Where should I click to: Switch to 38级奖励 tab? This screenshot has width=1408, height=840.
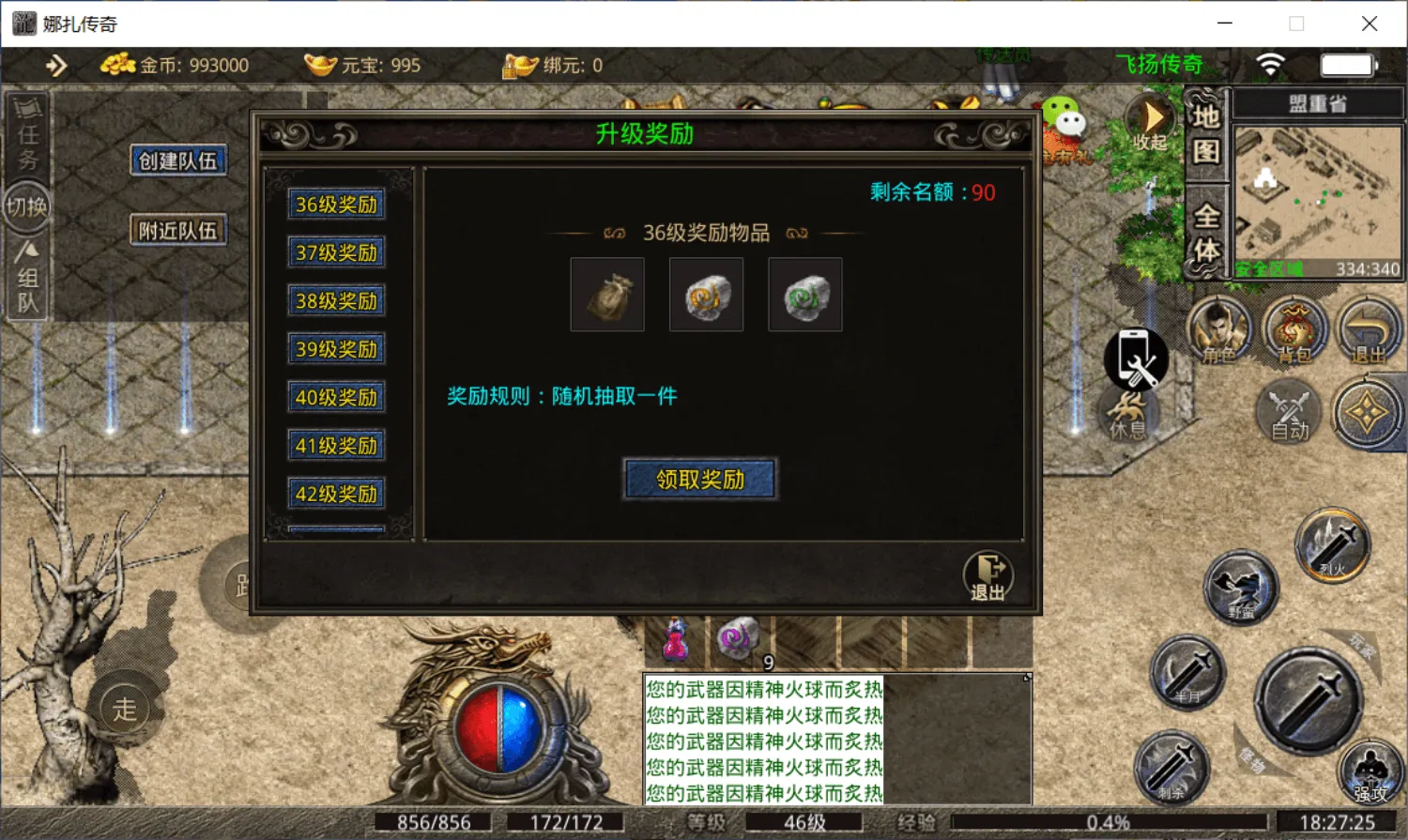[336, 301]
